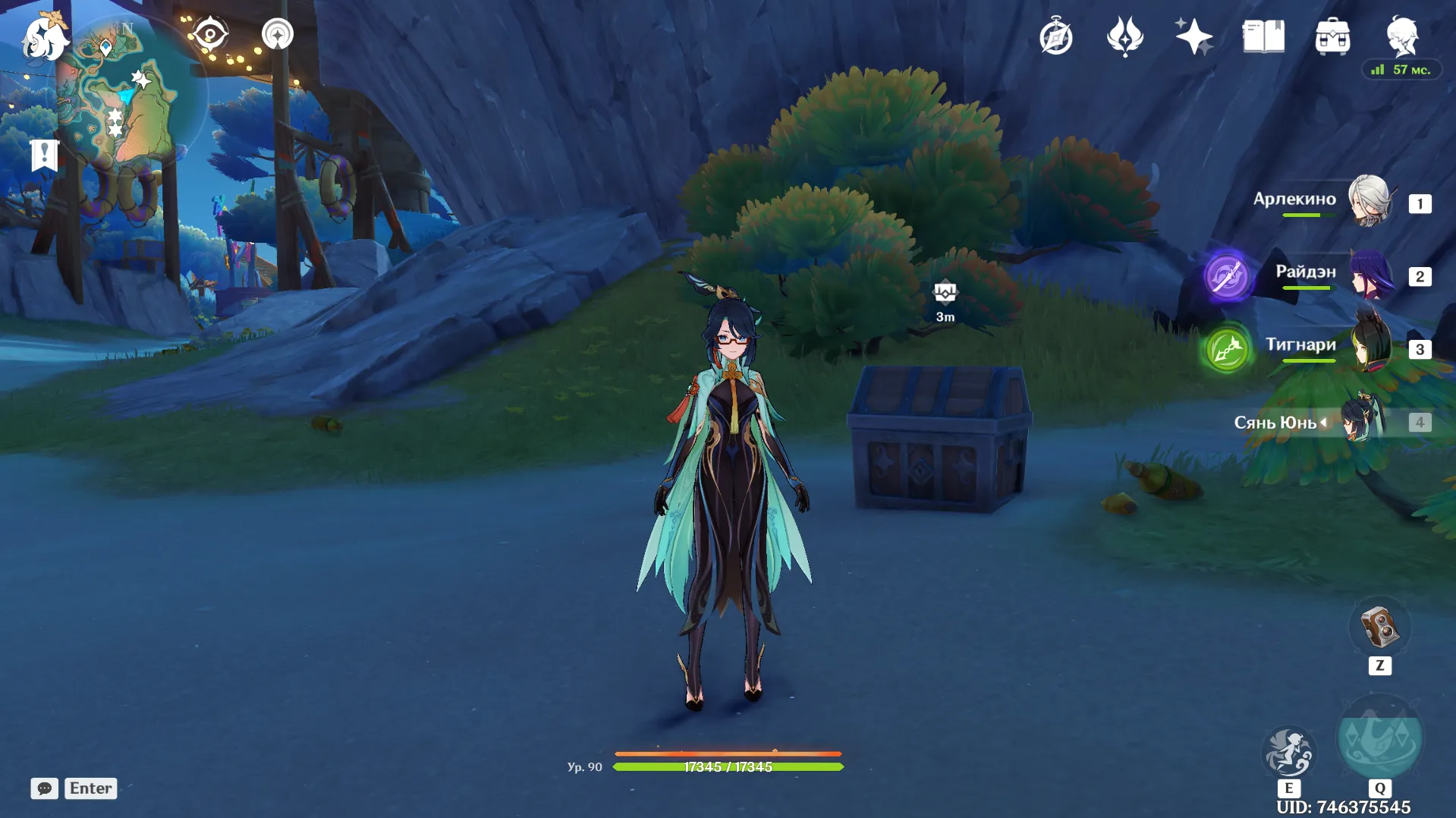Open the quest navigation beacon icon
Viewport: 1456px width, 818px height.
pyautogui.click(x=277, y=34)
